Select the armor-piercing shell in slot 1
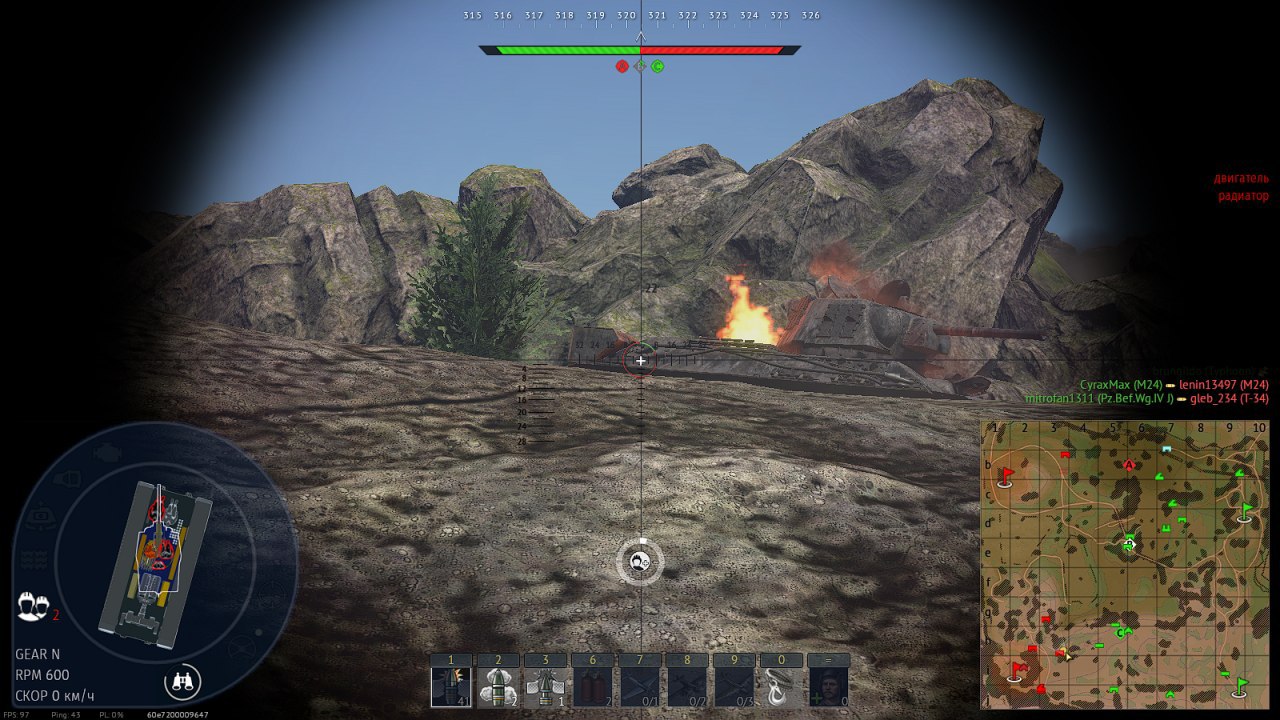Image resolution: width=1280 pixels, height=720 pixels. coord(450,687)
